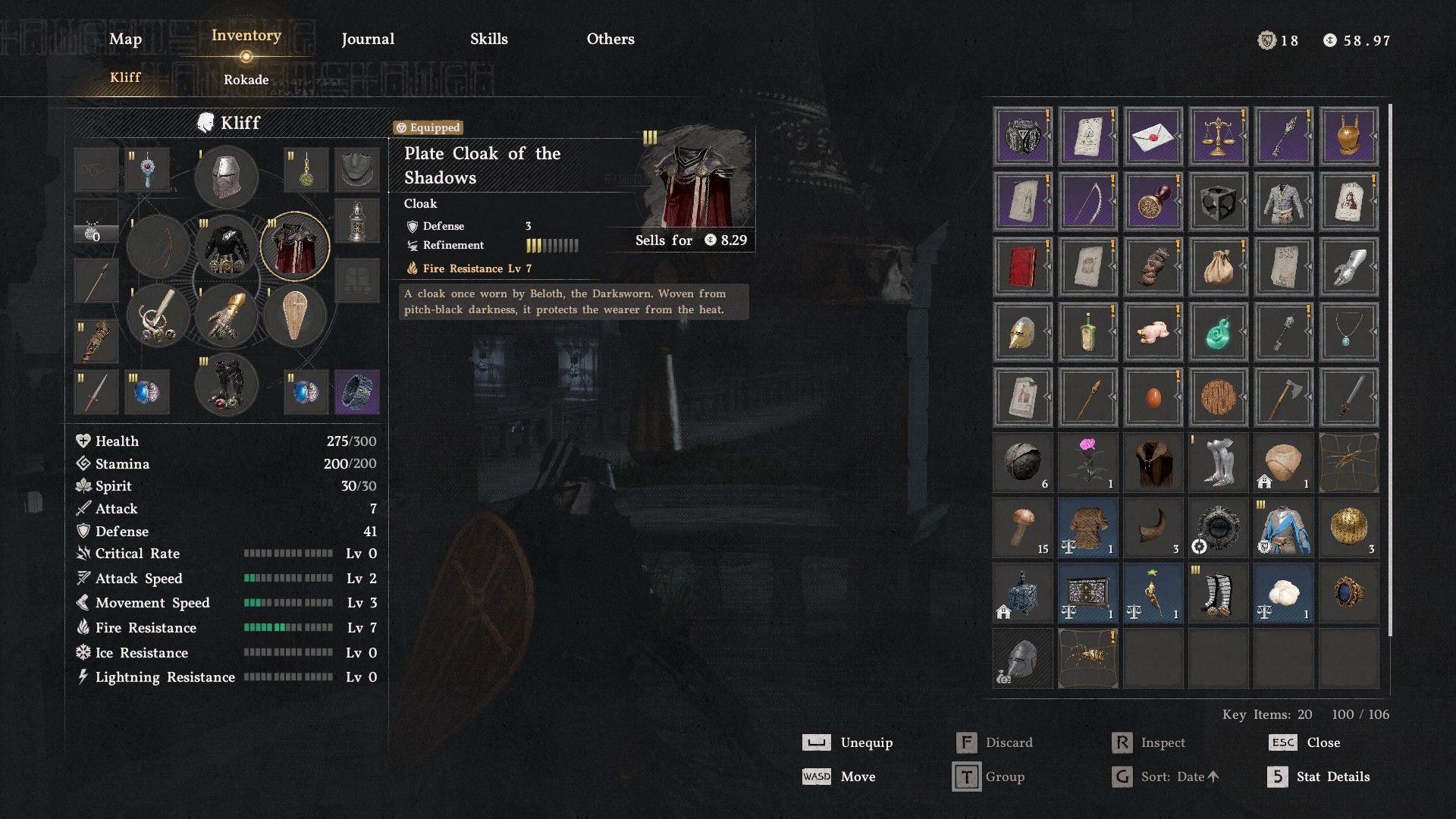Open the Map tab
Viewport: 1456px width, 819px height.
click(x=125, y=39)
